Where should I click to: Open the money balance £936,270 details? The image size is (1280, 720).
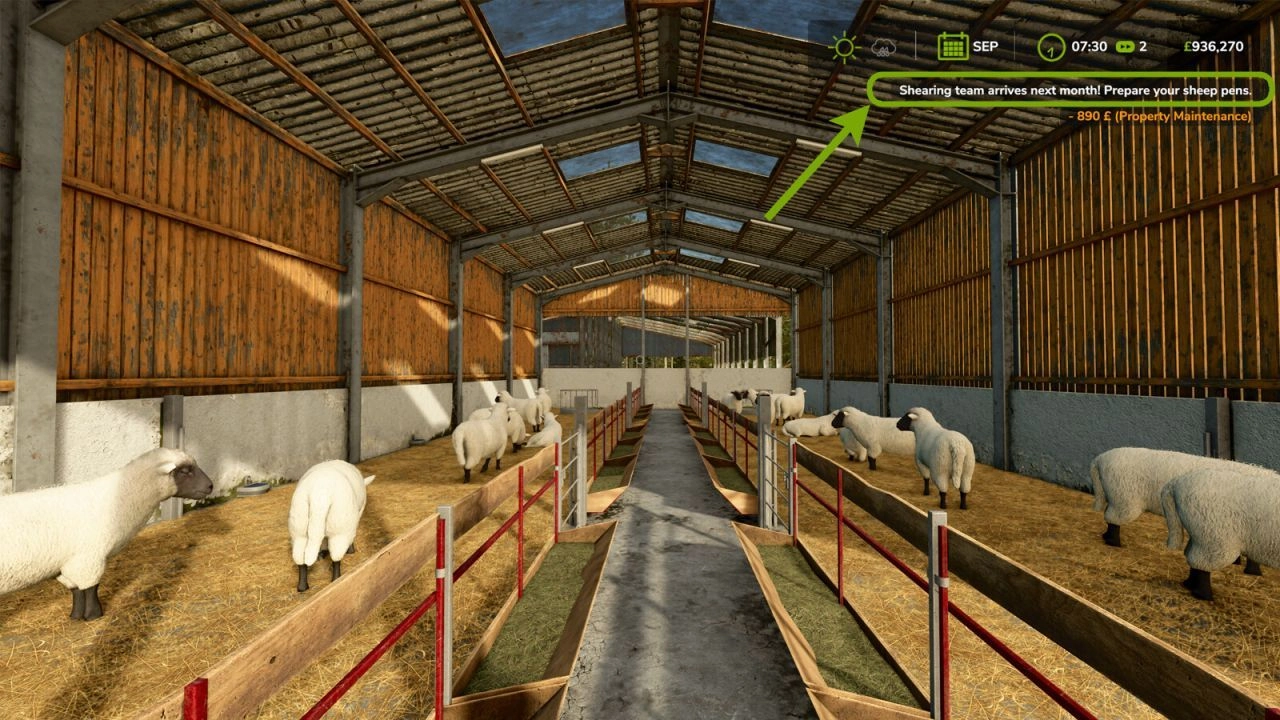tap(1215, 46)
